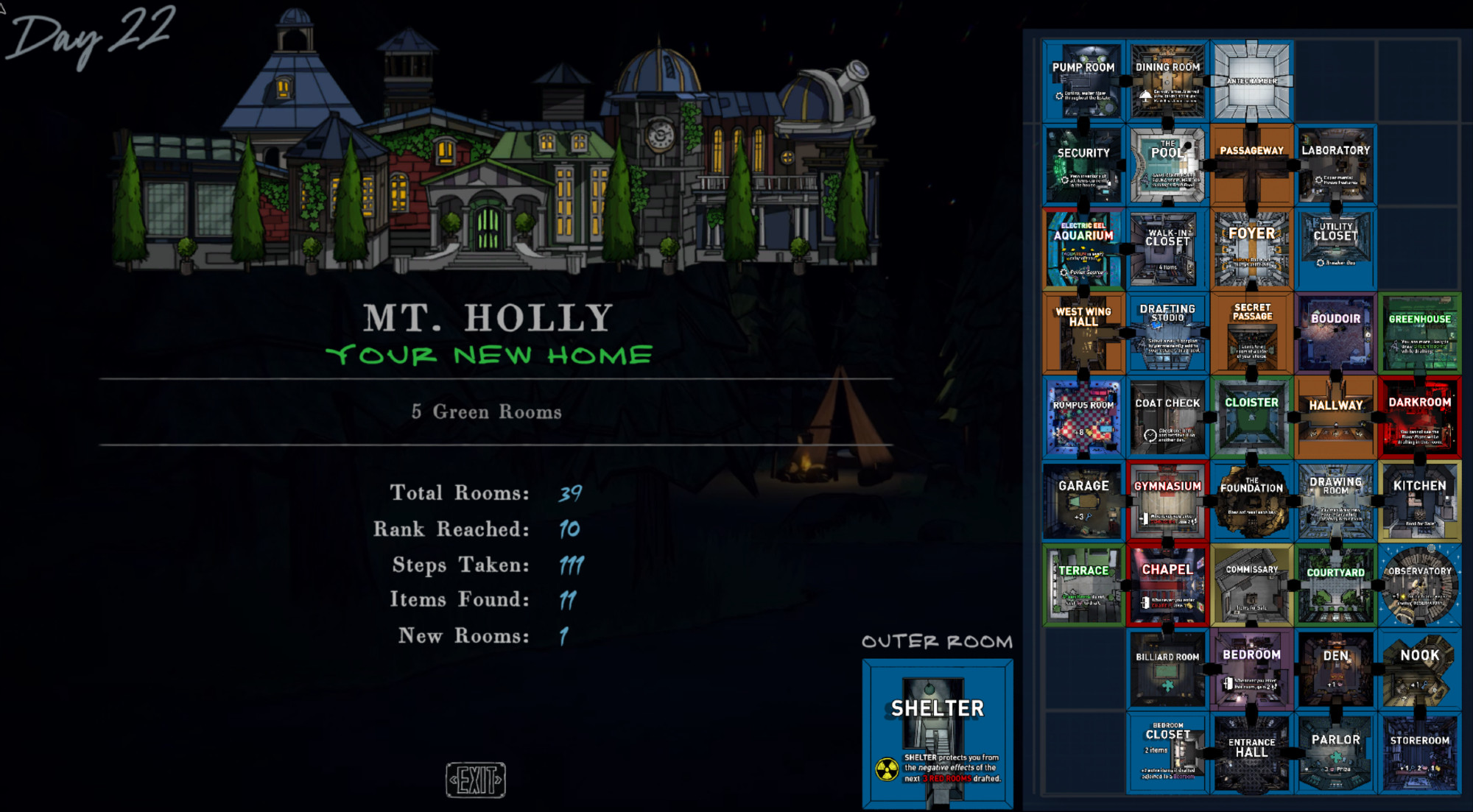Viewport: 1473px width, 812px height.
Task: Click the Rumpus Room tile
Action: point(1083,417)
